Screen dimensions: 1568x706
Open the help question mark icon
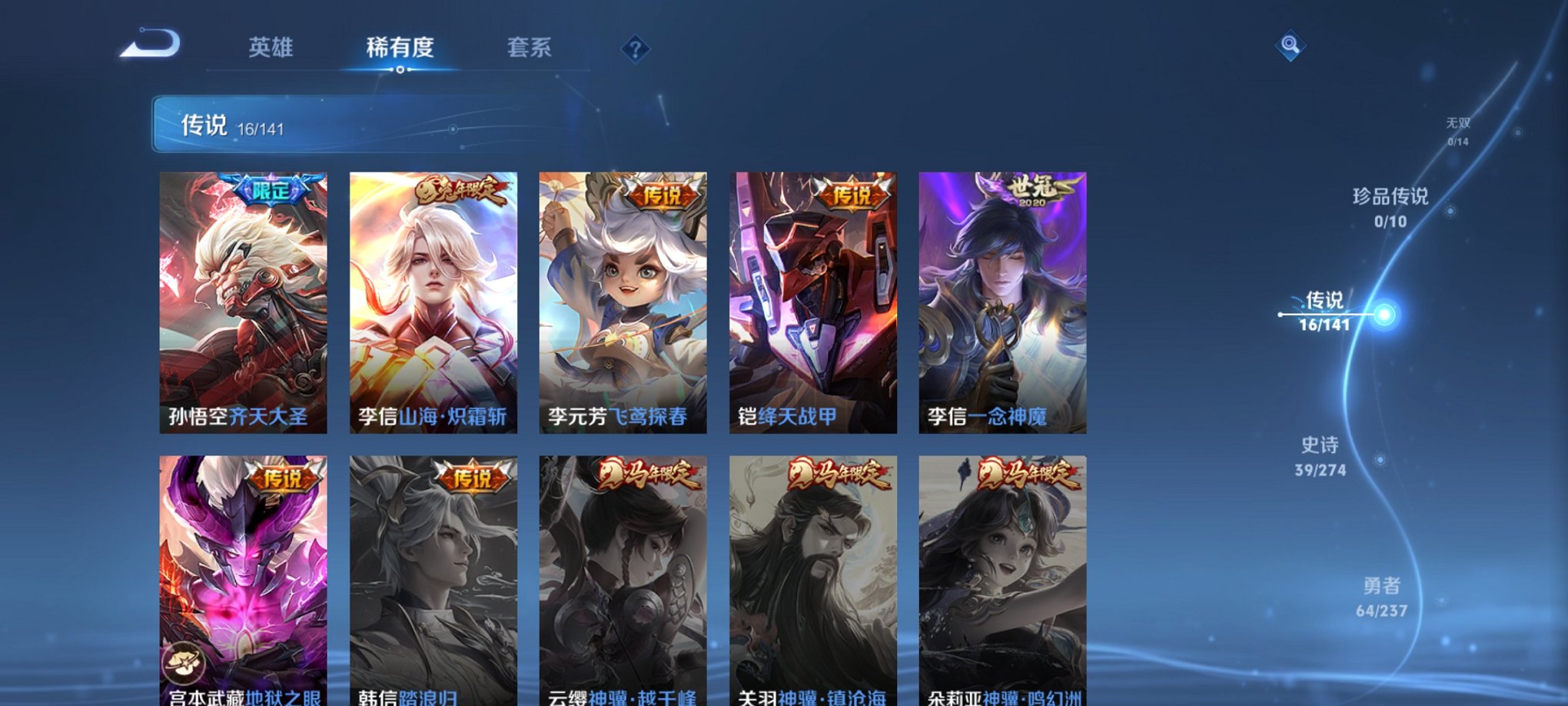click(635, 49)
